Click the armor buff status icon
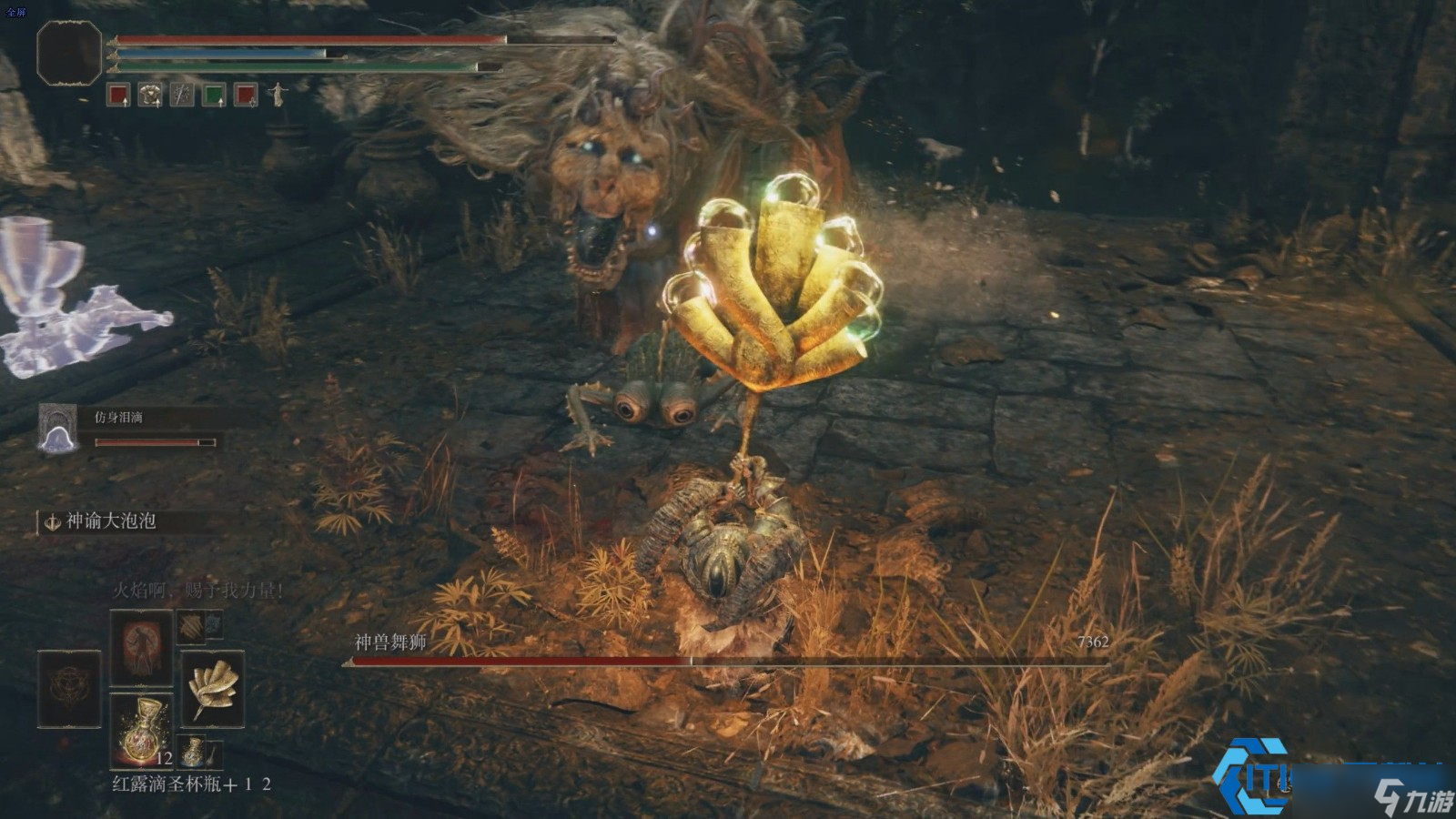This screenshot has height=819, width=1456. point(150,94)
